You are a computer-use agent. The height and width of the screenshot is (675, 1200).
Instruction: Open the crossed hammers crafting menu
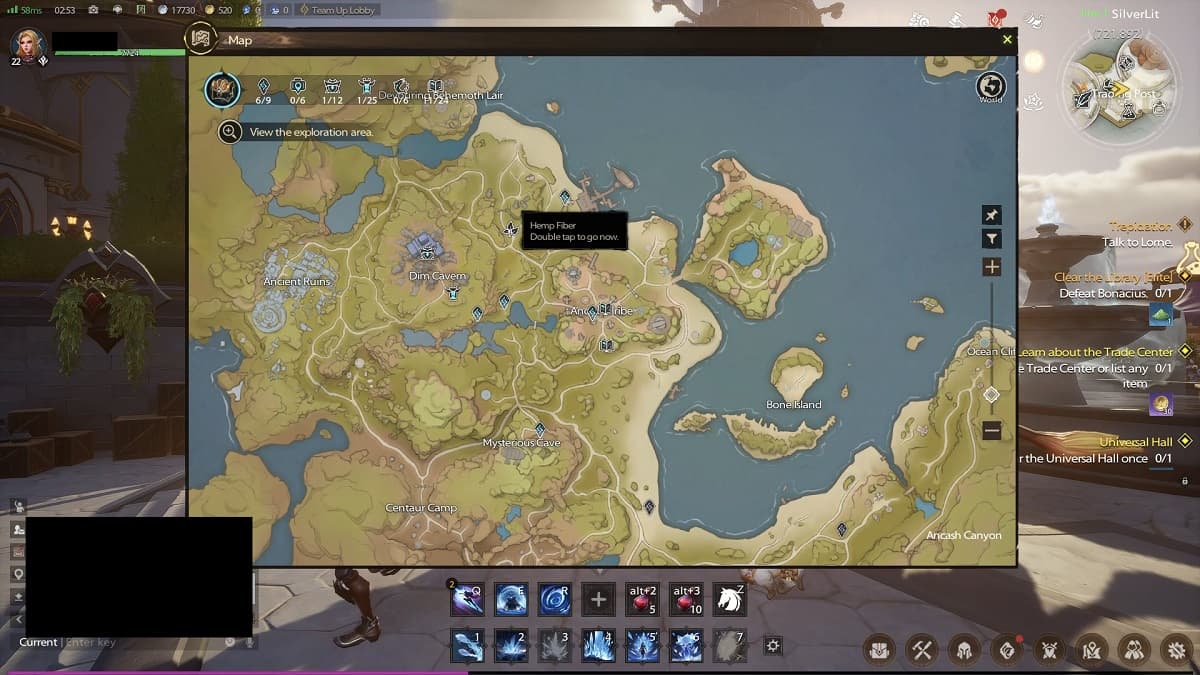pos(921,650)
